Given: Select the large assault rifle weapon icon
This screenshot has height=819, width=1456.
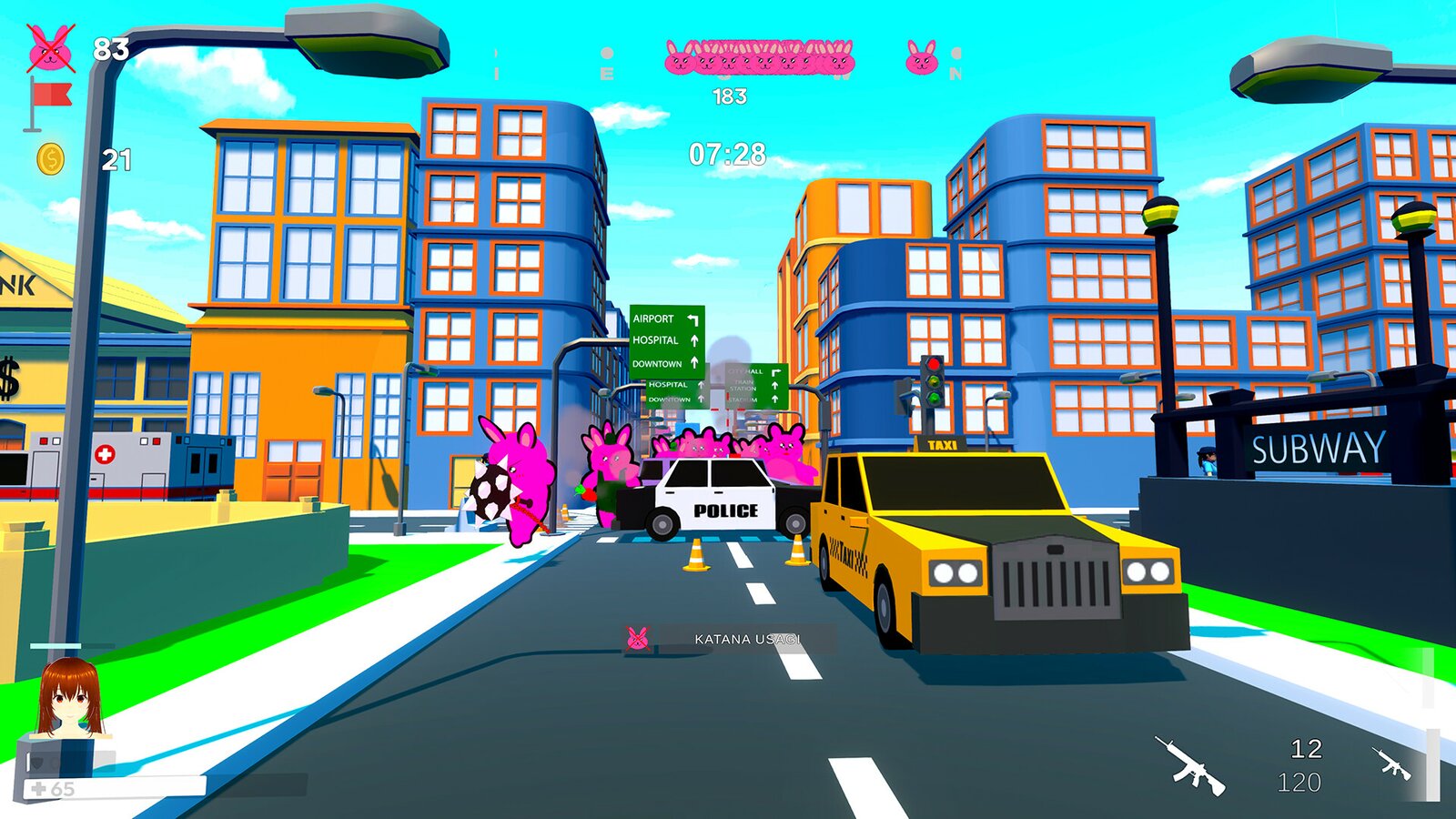Looking at the screenshot, I should coord(1191,766).
